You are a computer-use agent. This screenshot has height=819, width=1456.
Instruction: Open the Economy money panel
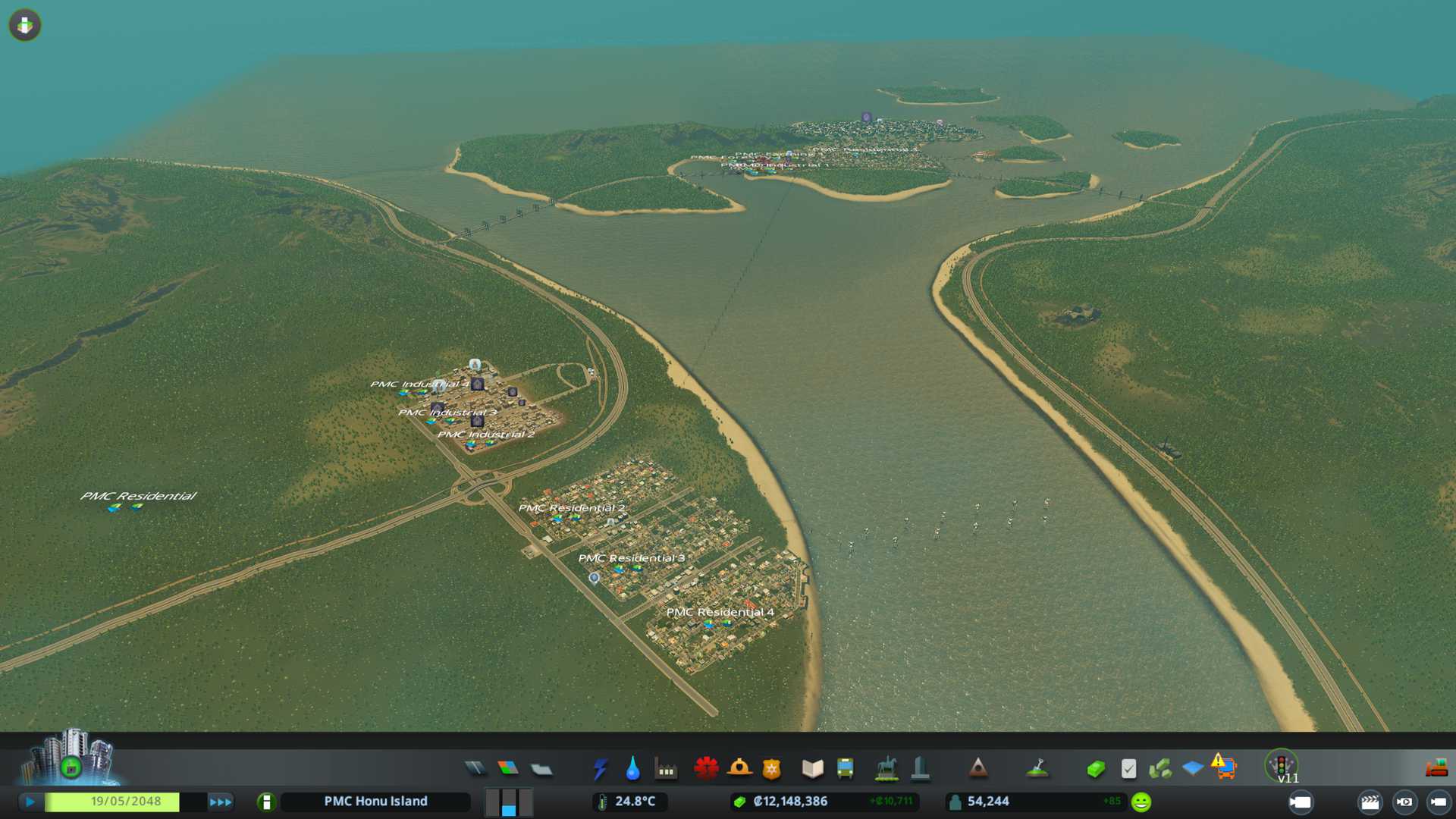point(1095,769)
